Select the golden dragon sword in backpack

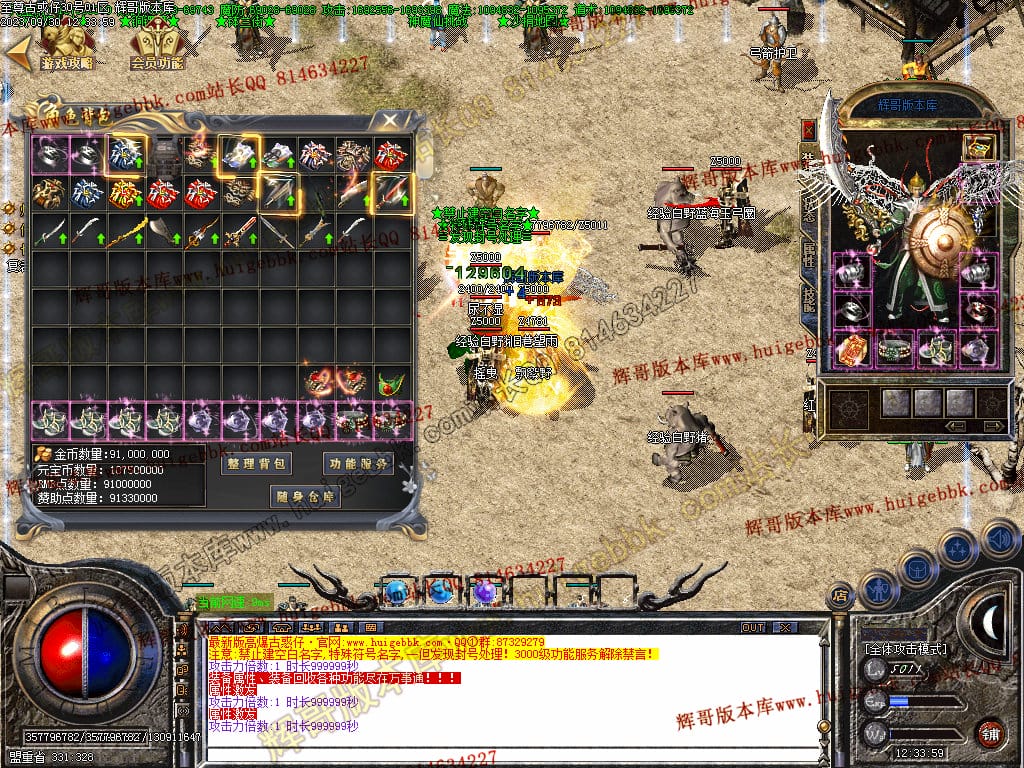pyautogui.click(x=127, y=232)
